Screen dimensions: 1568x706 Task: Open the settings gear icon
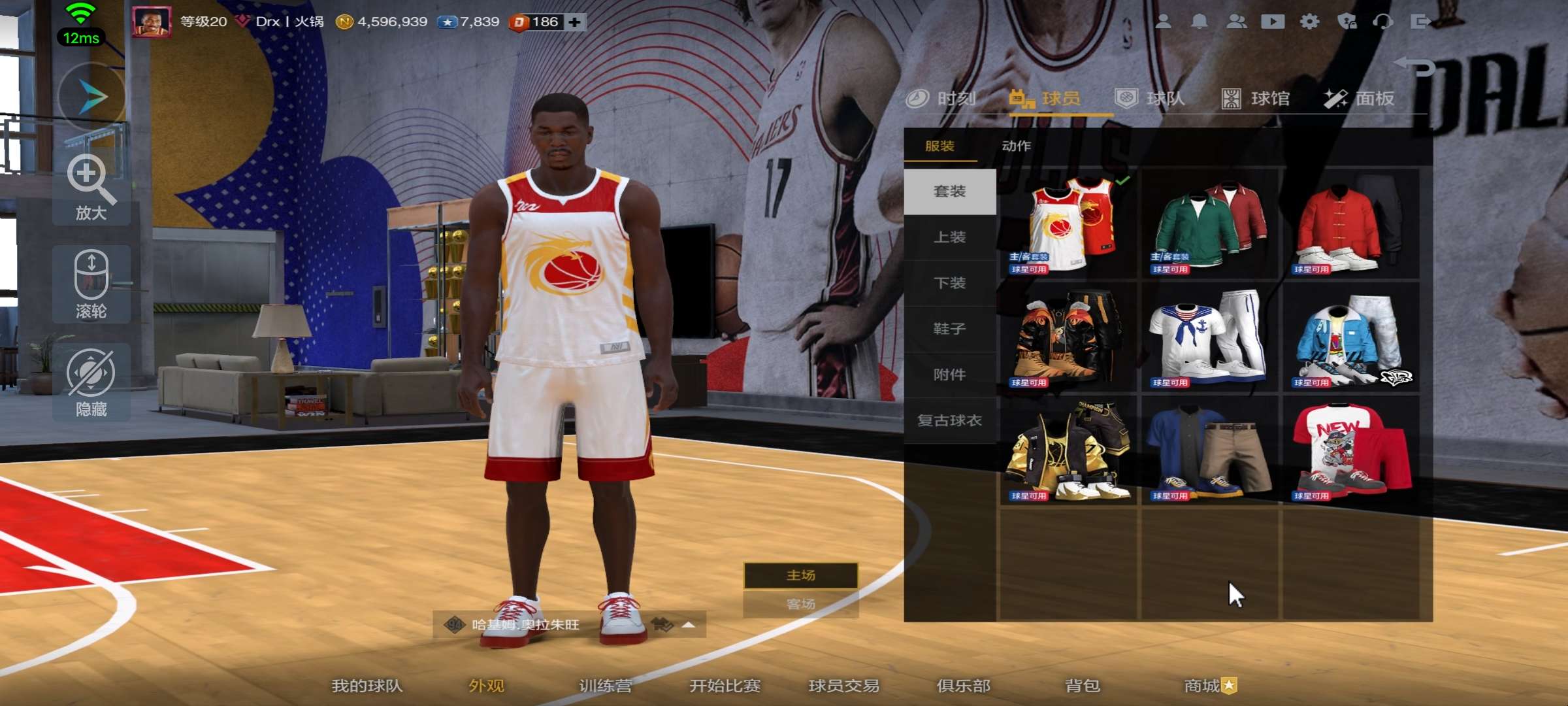(x=1309, y=22)
